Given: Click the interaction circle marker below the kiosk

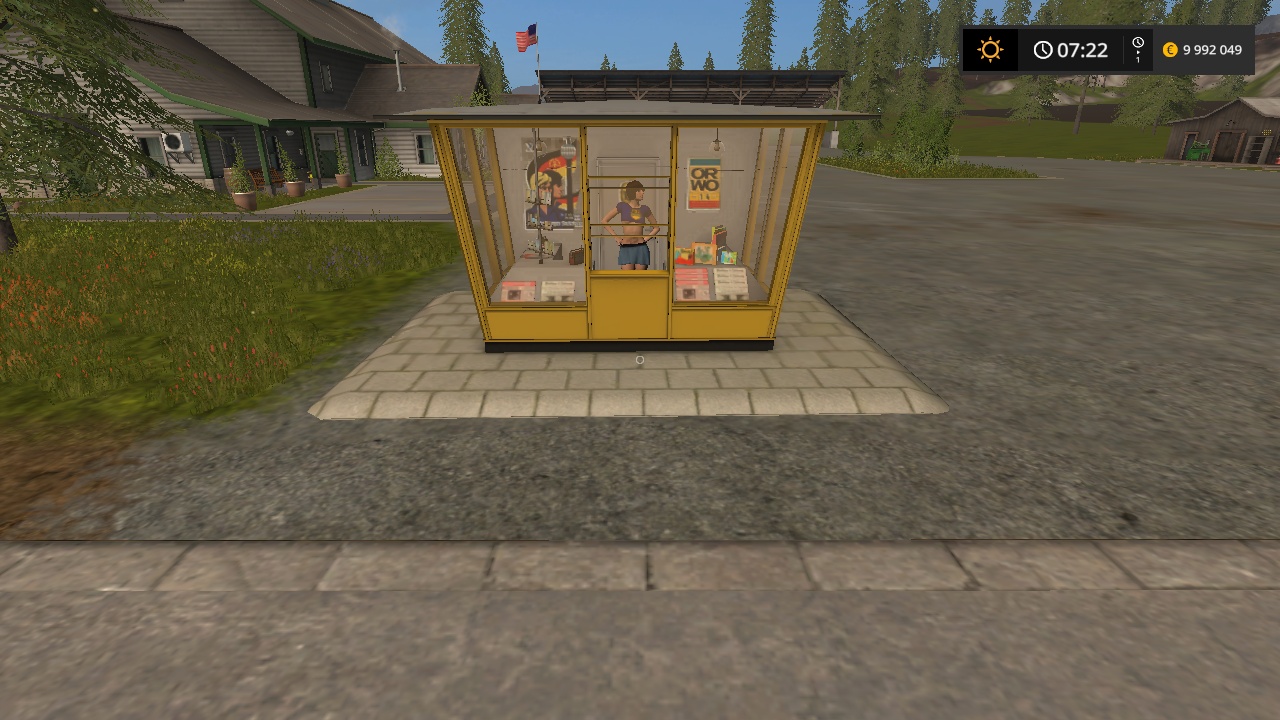Looking at the screenshot, I should (639, 360).
